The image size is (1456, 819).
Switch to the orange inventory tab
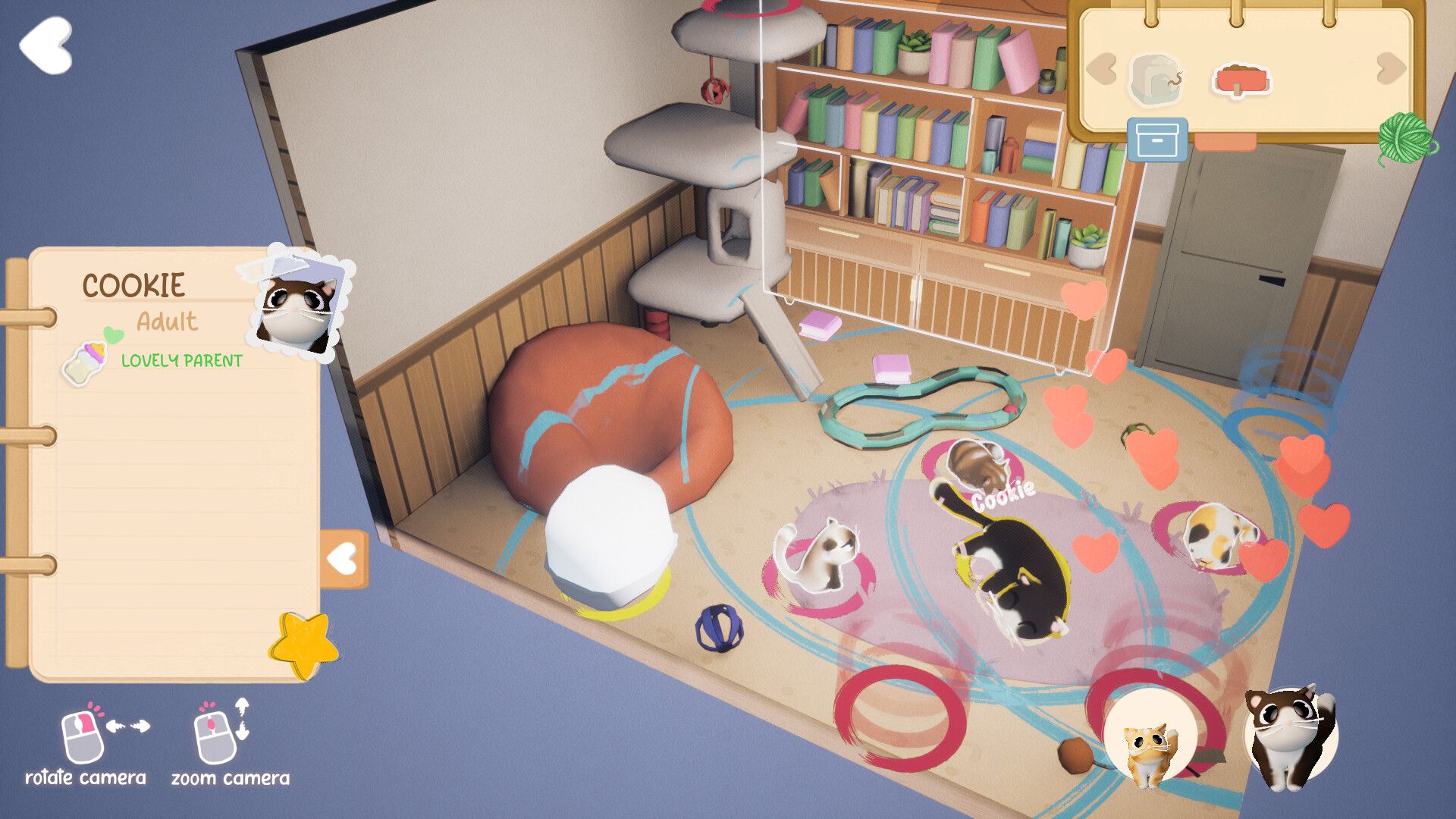(1225, 142)
